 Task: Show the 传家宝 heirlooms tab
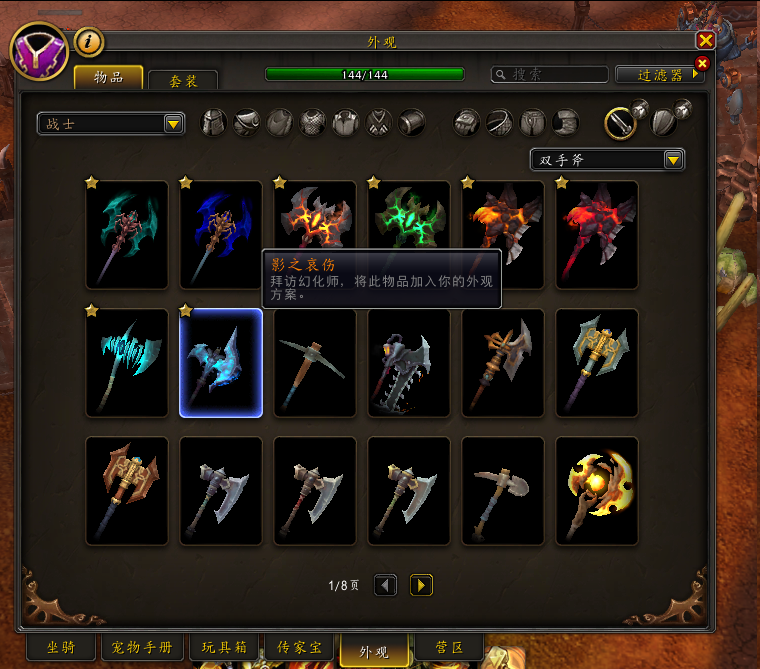tap(299, 648)
